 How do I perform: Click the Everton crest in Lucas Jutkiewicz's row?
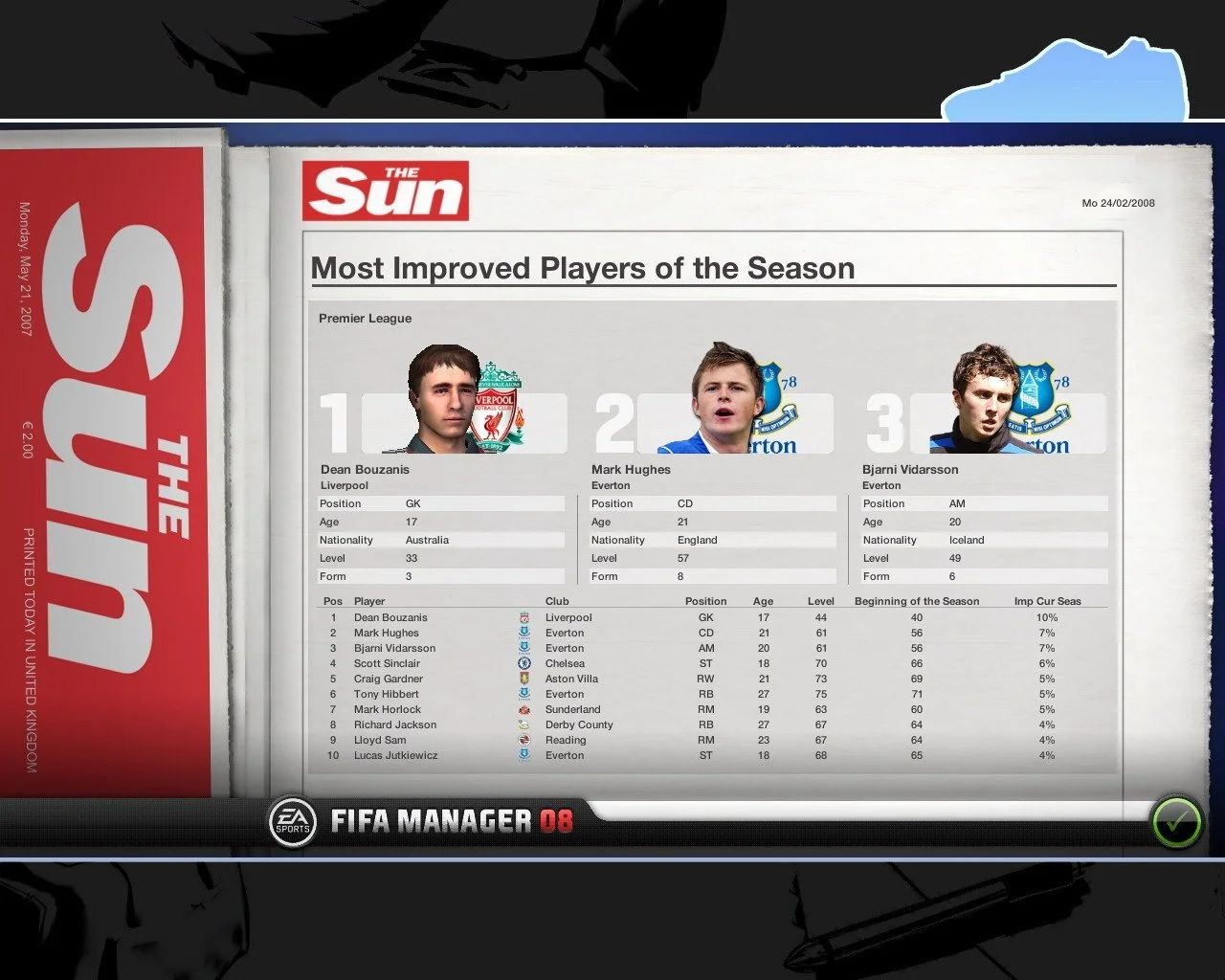click(523, 755)
